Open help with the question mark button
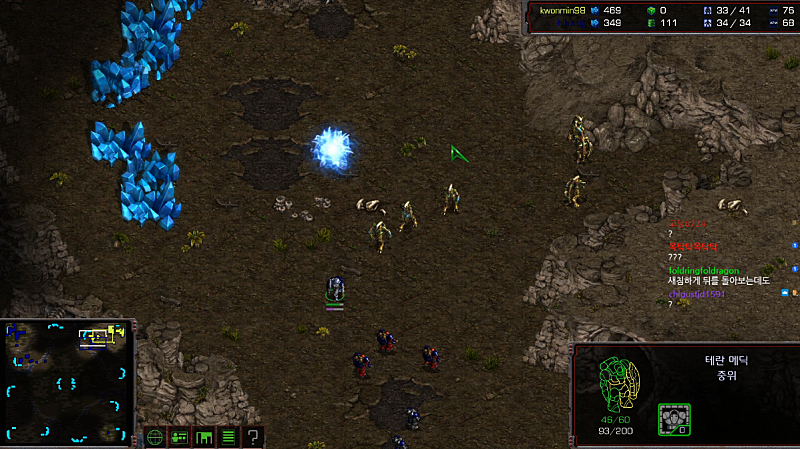 253,437
